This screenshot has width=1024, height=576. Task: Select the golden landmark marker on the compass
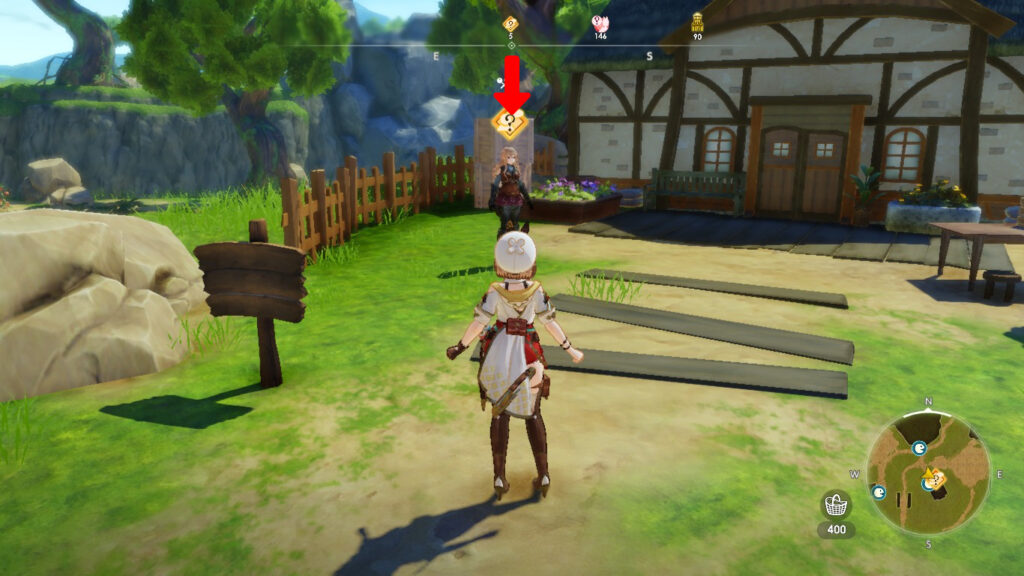pos(697,23)
